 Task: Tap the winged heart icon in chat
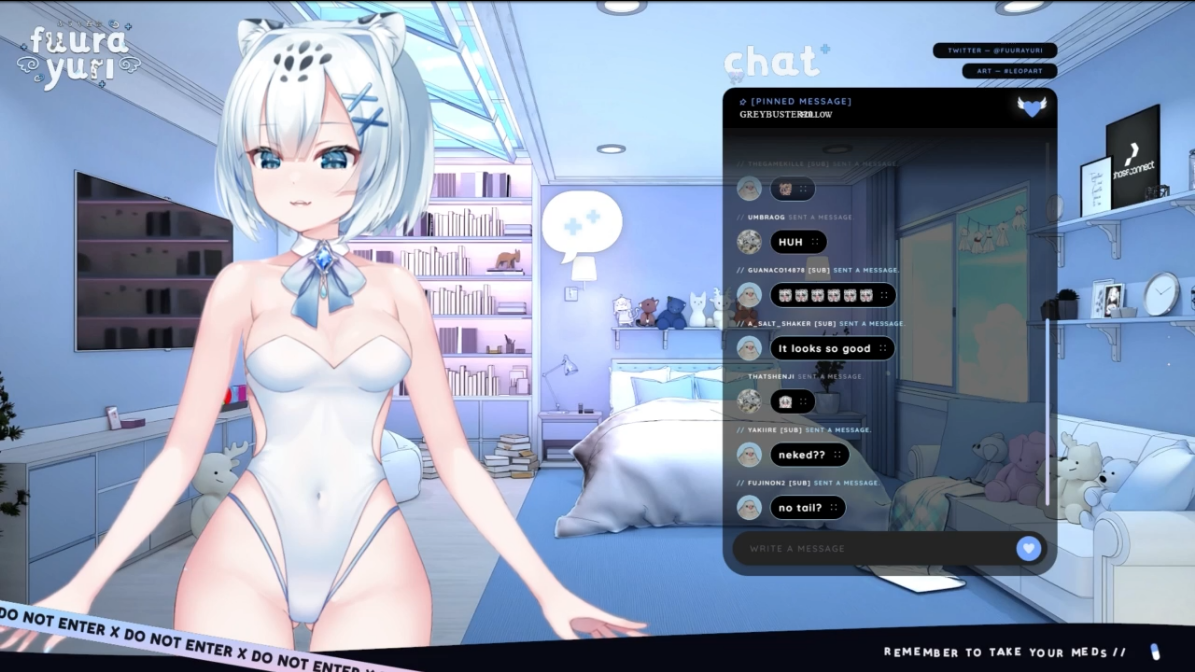[1031, 107]
